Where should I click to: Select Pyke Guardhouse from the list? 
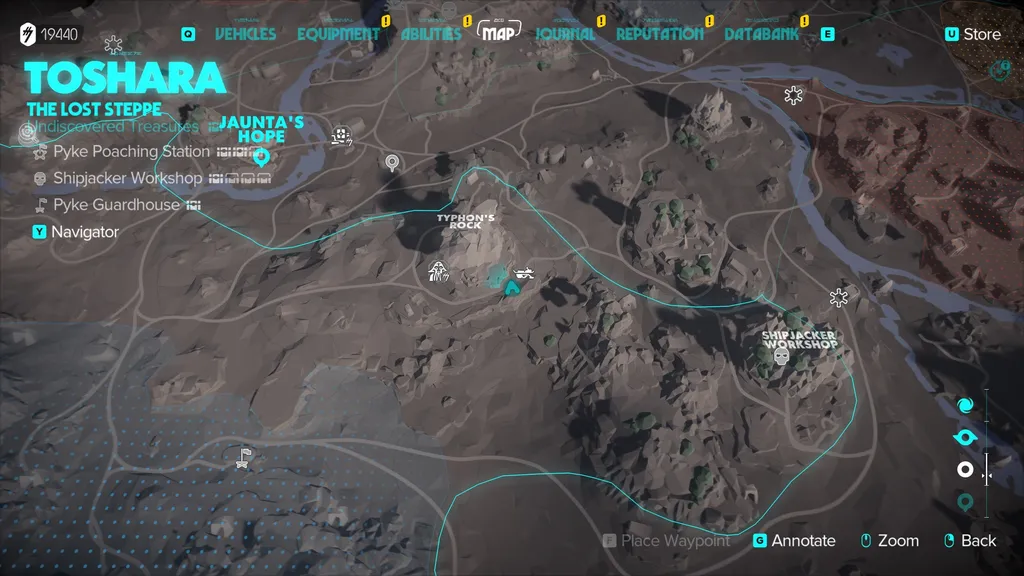(116, 205)
